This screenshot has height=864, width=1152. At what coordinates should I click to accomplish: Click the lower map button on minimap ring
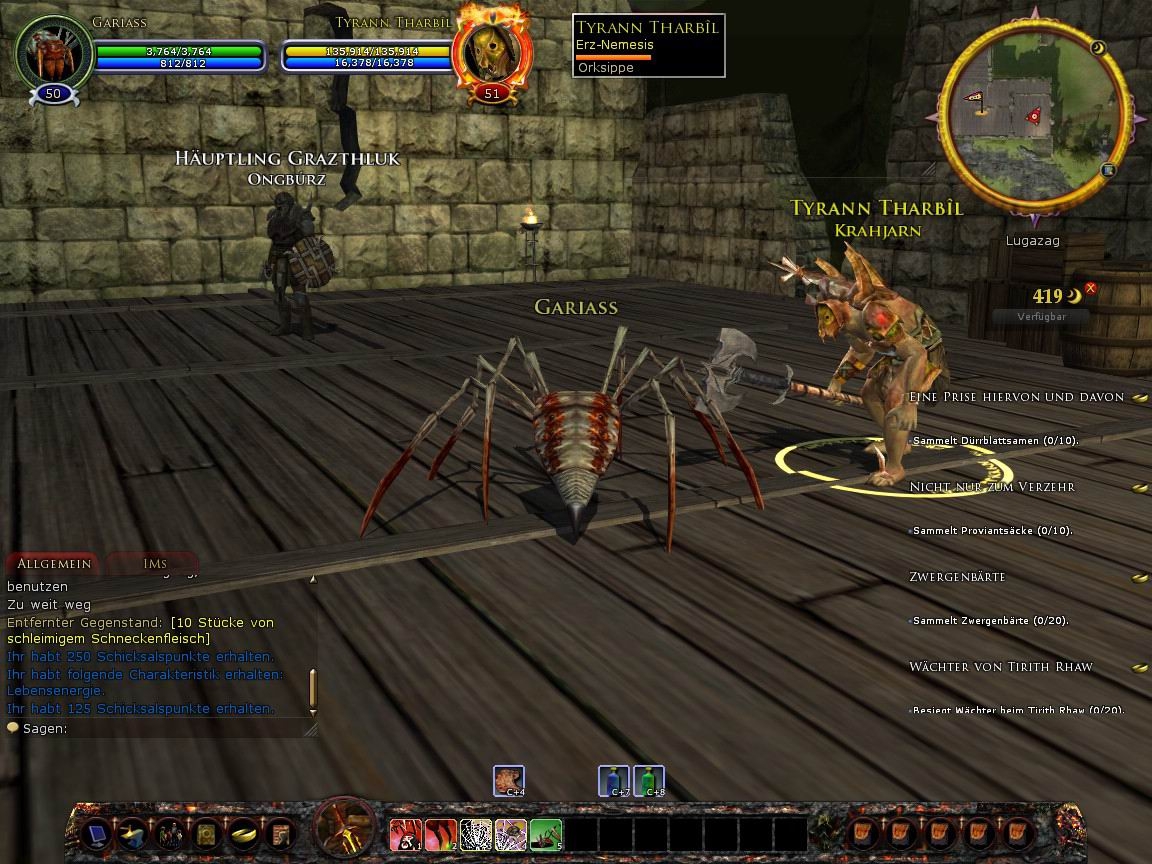pos(1108,171)
